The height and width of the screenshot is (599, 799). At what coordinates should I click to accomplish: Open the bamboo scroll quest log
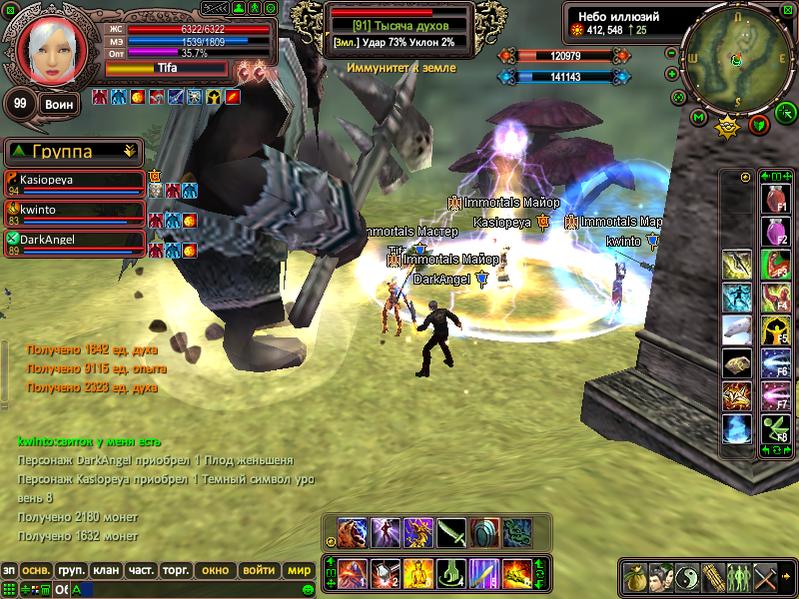714,579
